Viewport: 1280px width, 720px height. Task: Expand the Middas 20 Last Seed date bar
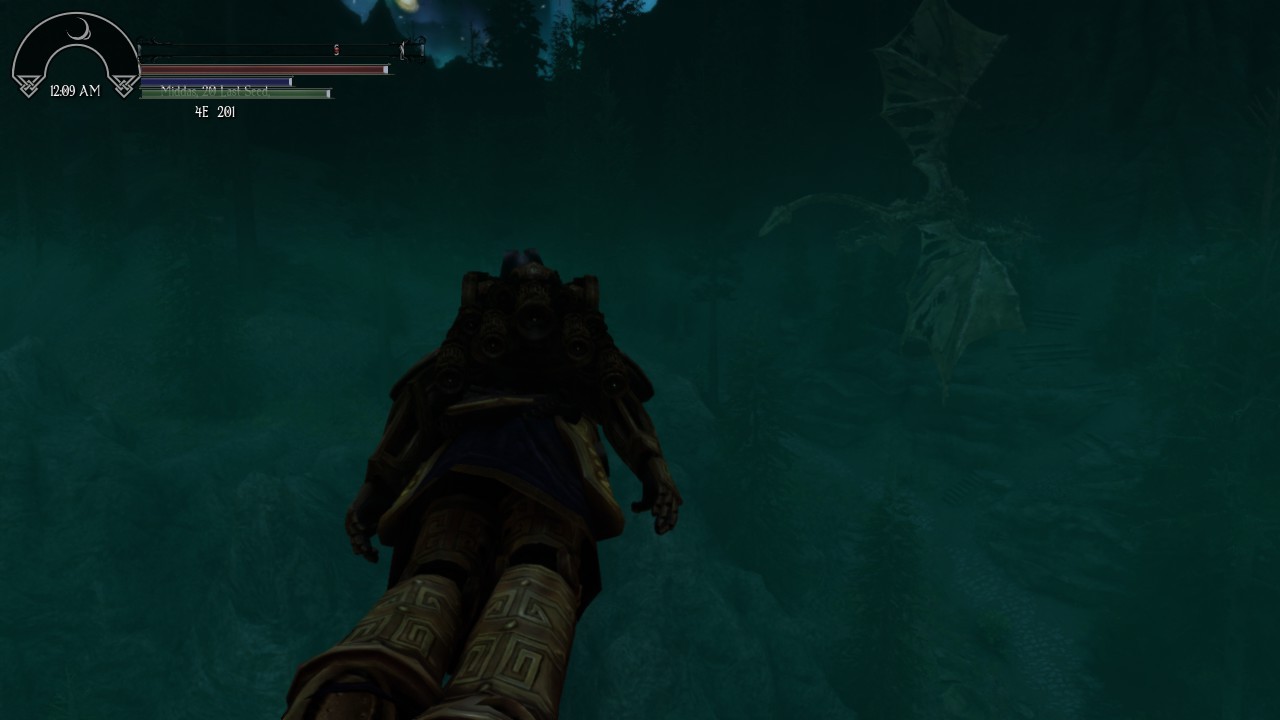(235, 92)
